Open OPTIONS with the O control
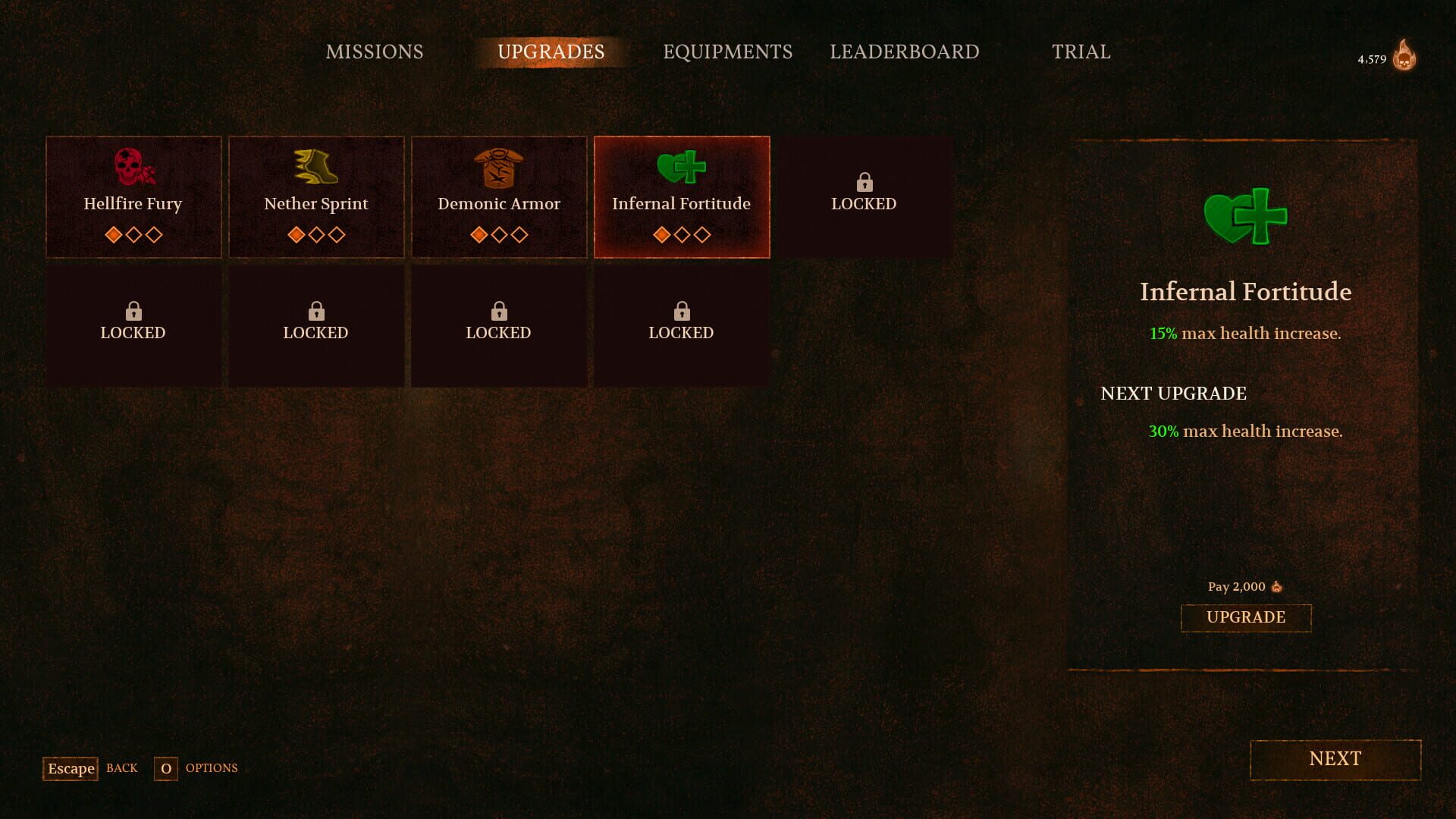The height and width of the screenshot is (819, 1456). (165, 768)
